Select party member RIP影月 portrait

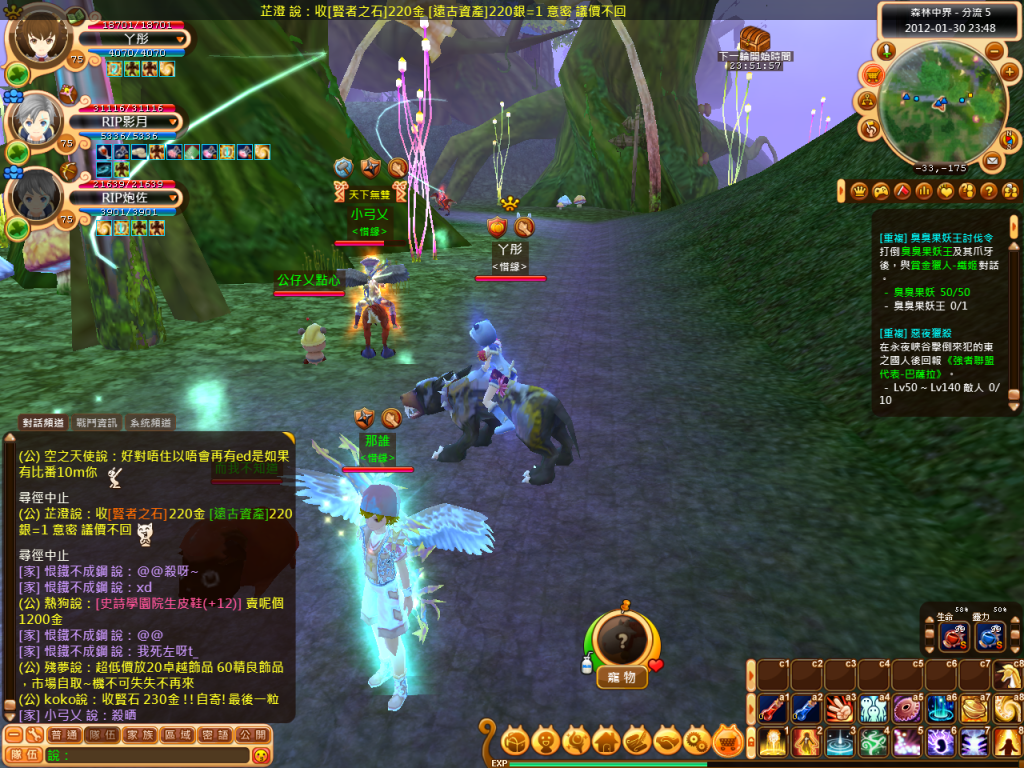pos(40,123)
